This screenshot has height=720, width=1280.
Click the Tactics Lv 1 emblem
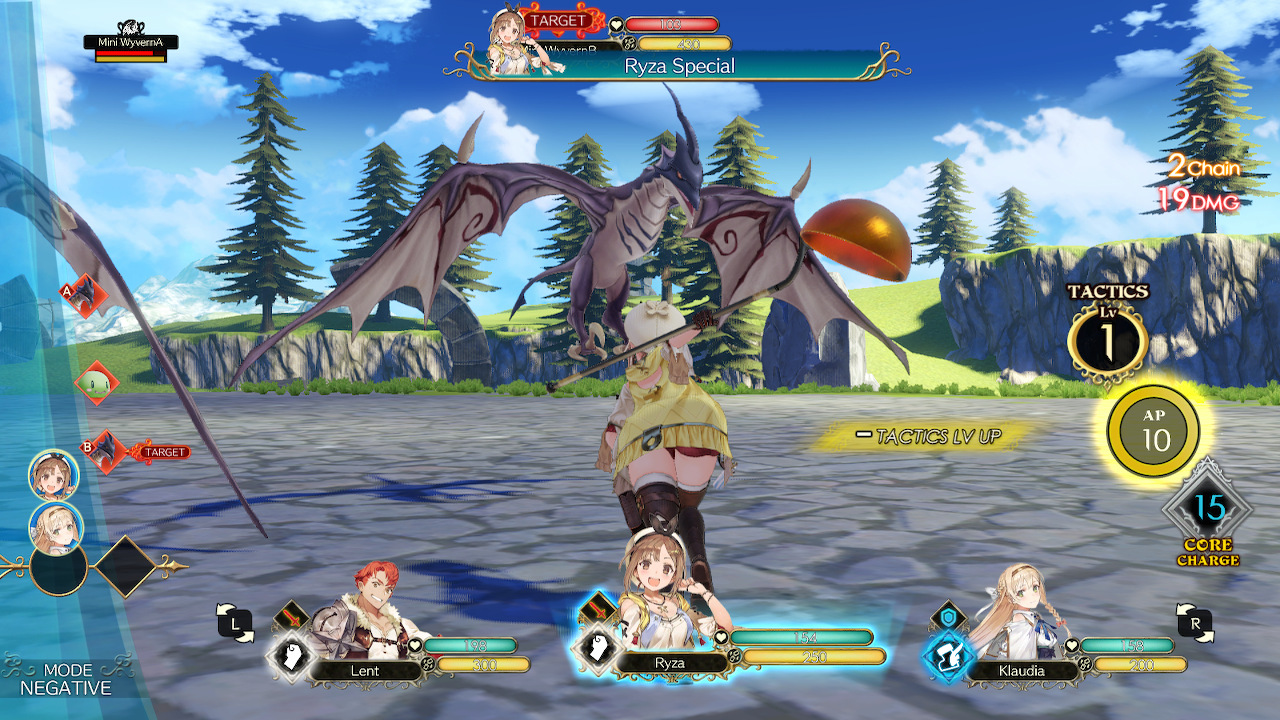tap(1110, 340)
